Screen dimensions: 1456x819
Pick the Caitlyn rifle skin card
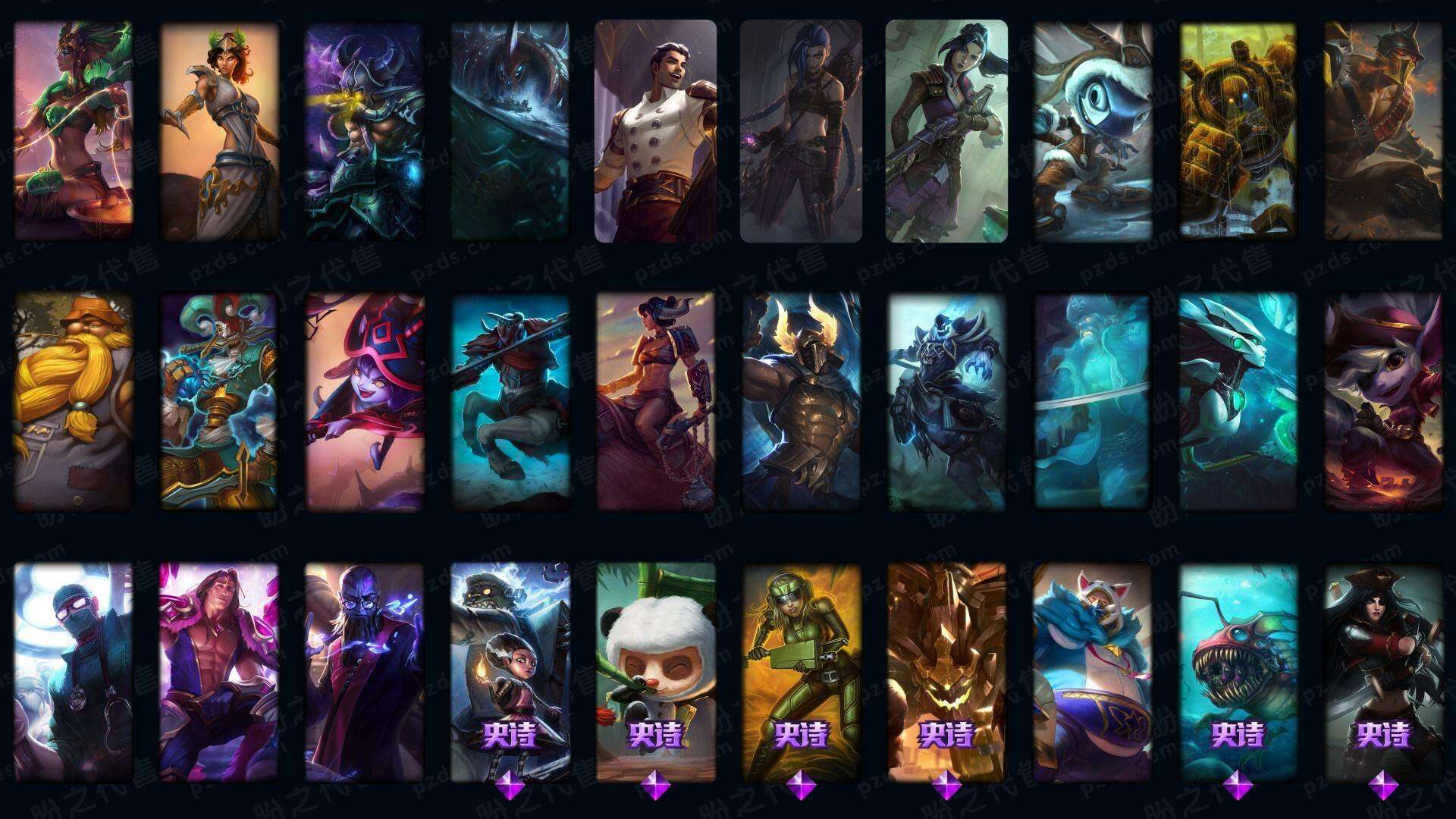946,131
